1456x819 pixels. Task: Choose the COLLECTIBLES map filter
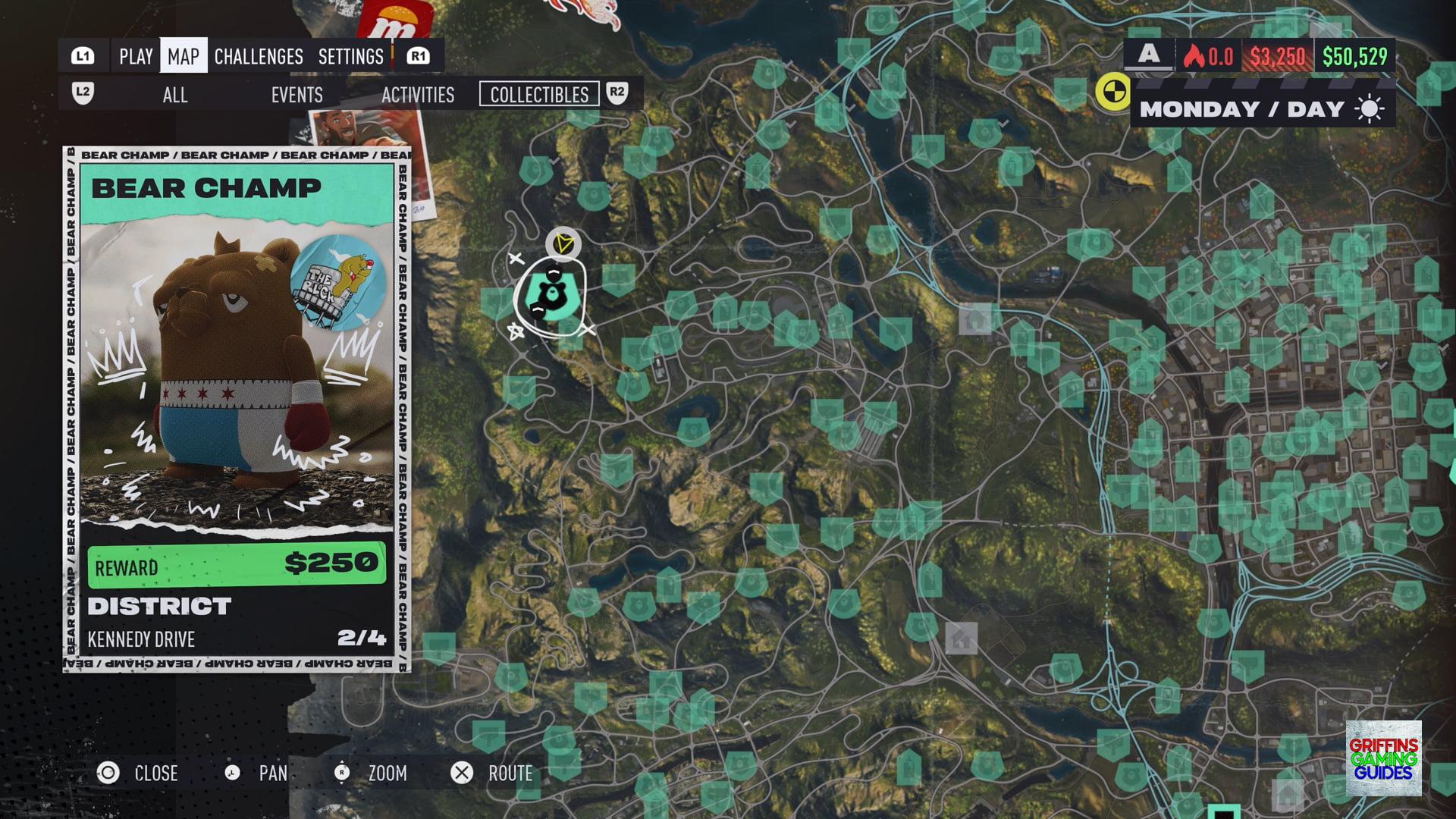pyautogui.click(x=539, y=95)
